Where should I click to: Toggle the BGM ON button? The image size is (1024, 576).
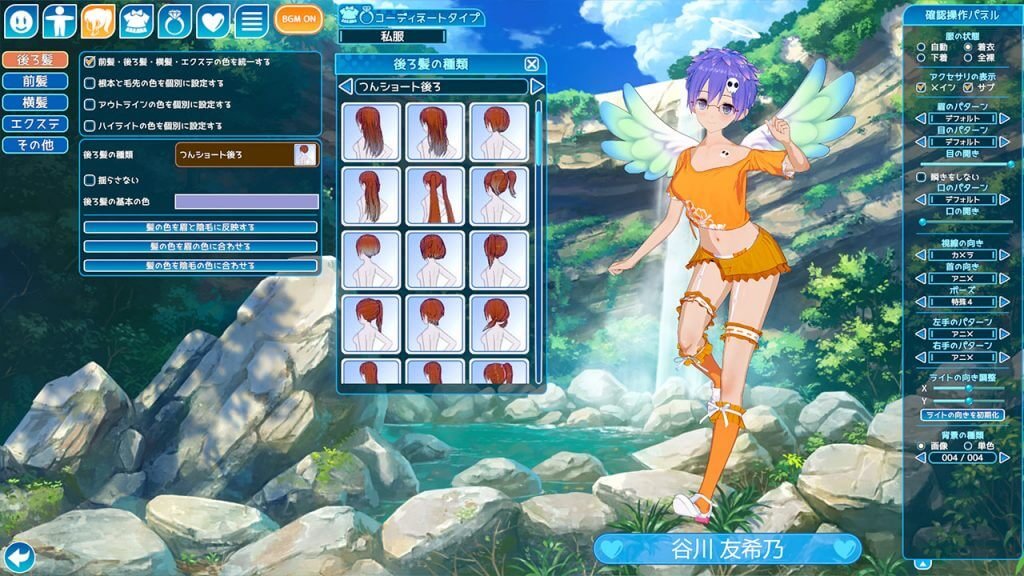(298, 20)
